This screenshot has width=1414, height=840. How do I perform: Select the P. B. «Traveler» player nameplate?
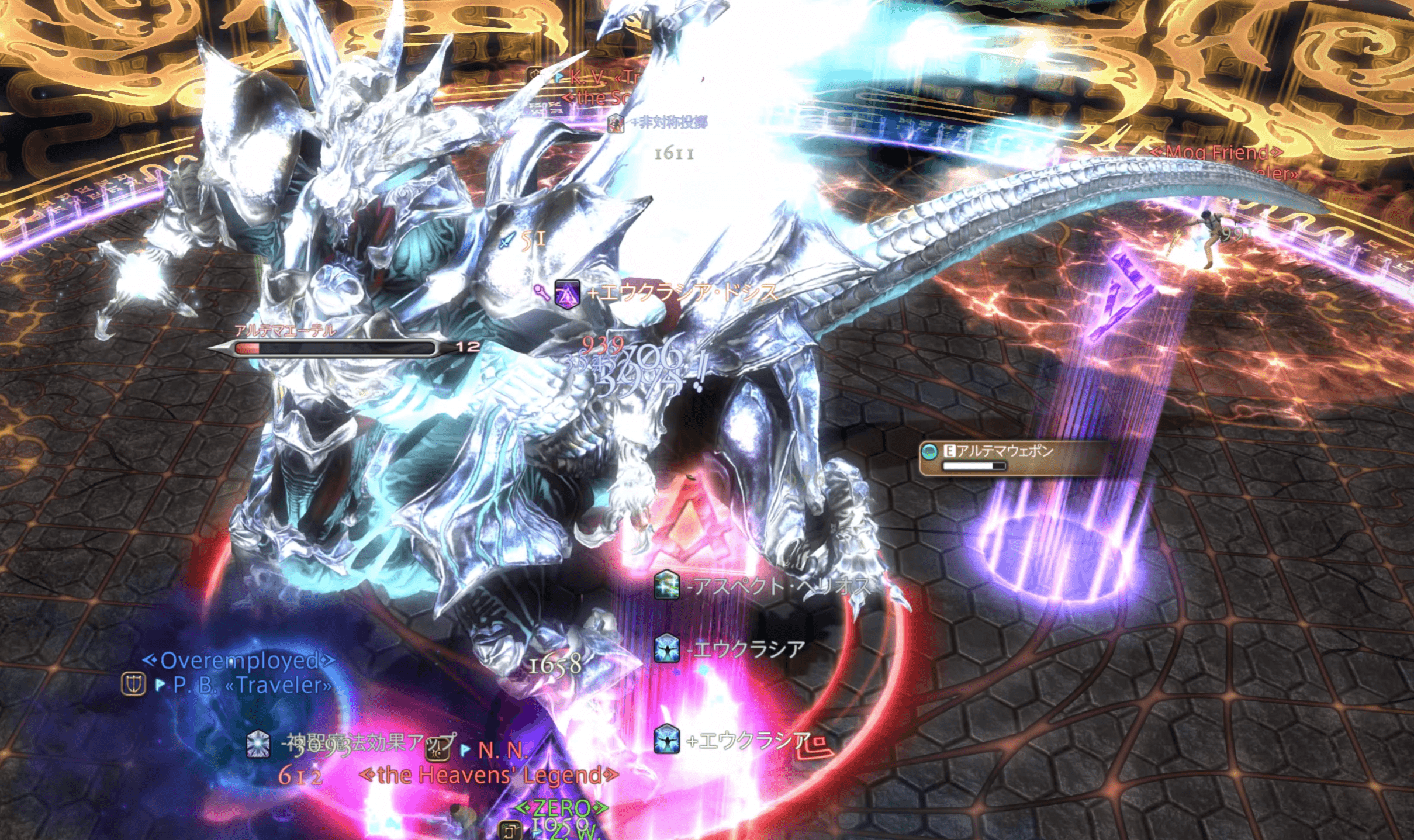[251, 685]
